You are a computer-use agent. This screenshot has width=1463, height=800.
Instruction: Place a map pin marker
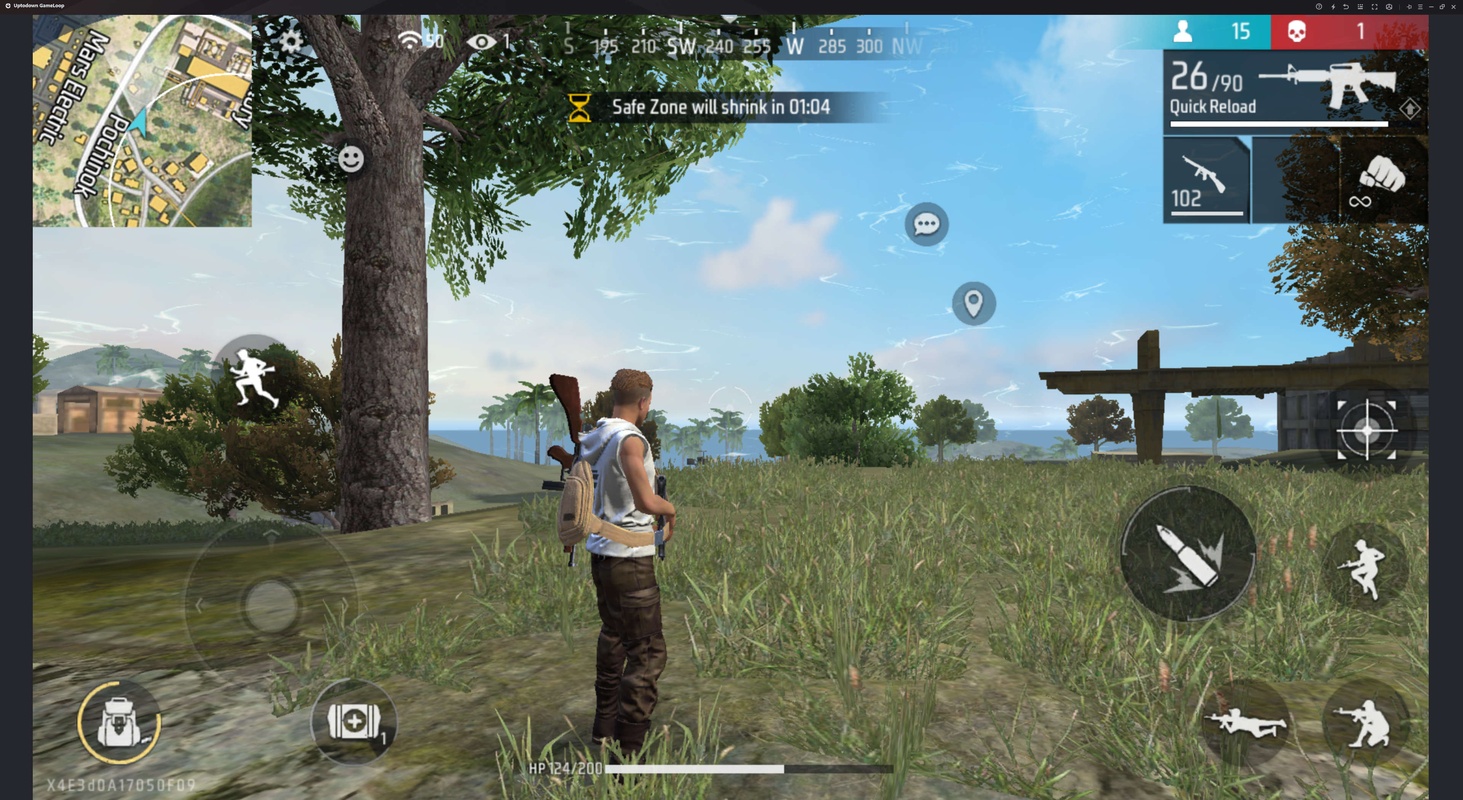[x=973, y=303]
